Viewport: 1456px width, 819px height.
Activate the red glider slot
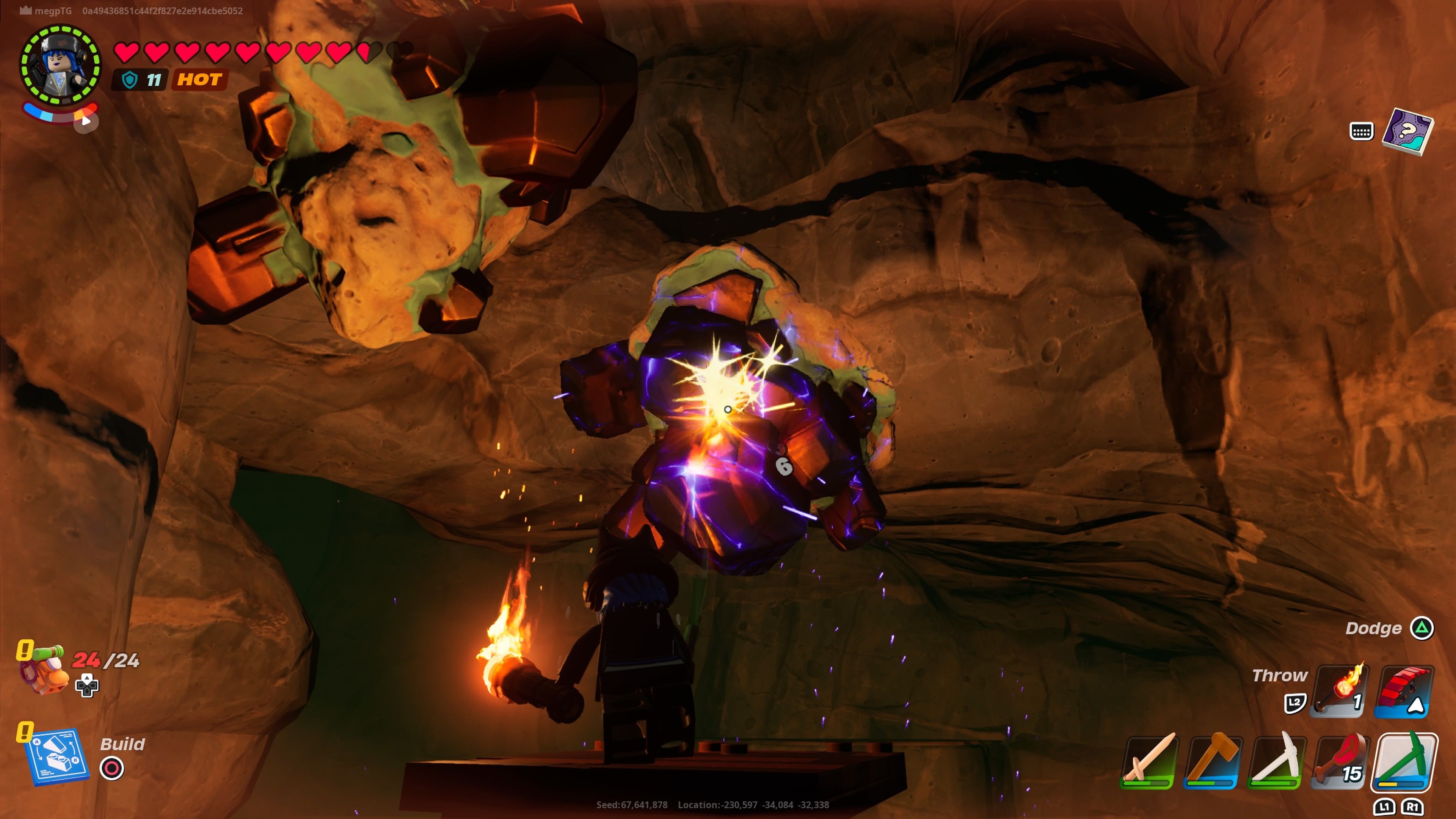point(1404,691)
